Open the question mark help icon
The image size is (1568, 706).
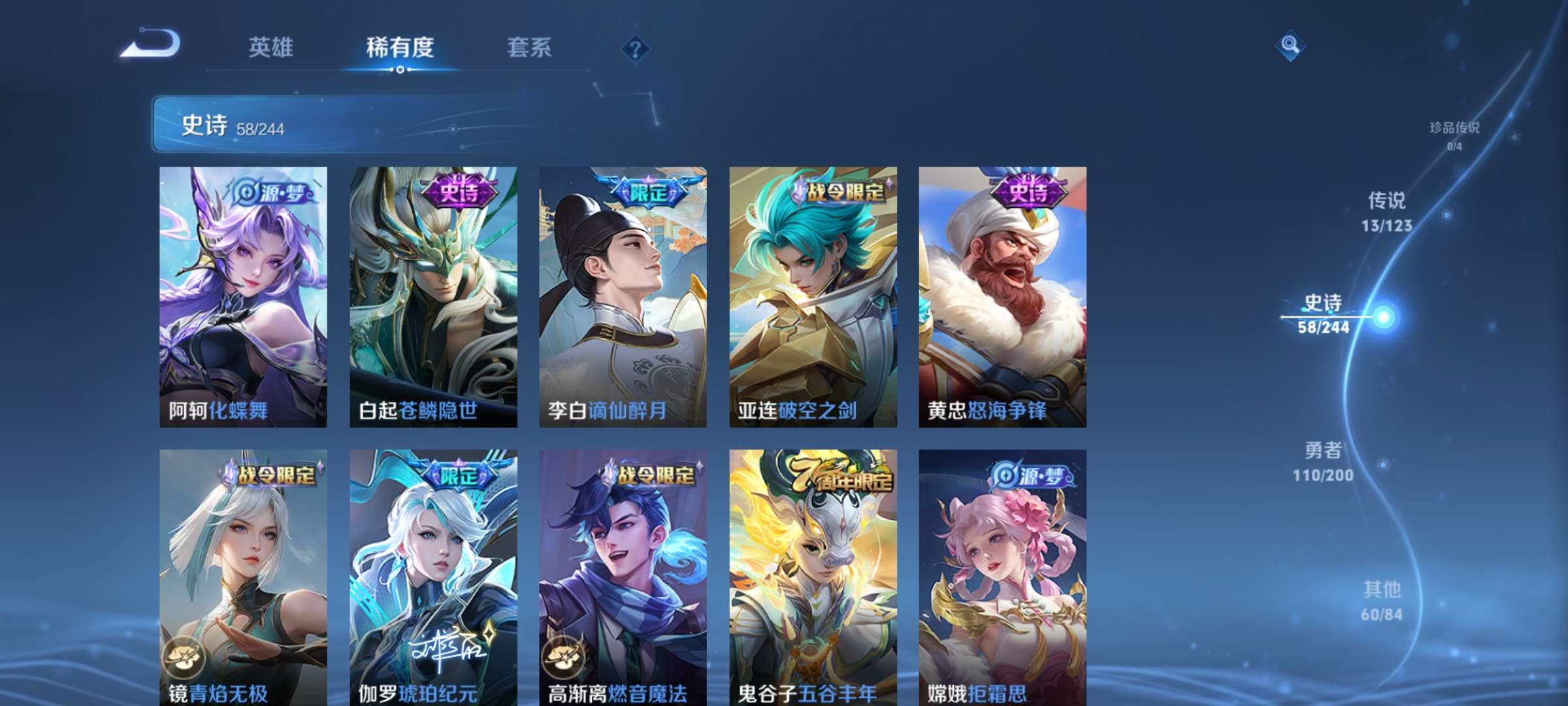click(x=637, y=49)
